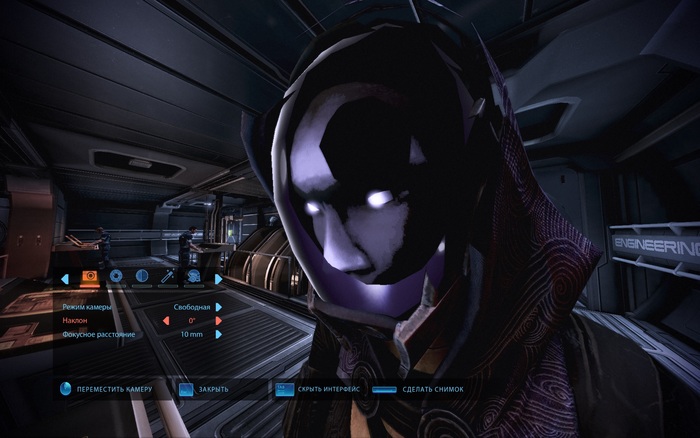Change camera mode with the right arrow next to Свободная

pyautogui.click(x=218, y=306)
